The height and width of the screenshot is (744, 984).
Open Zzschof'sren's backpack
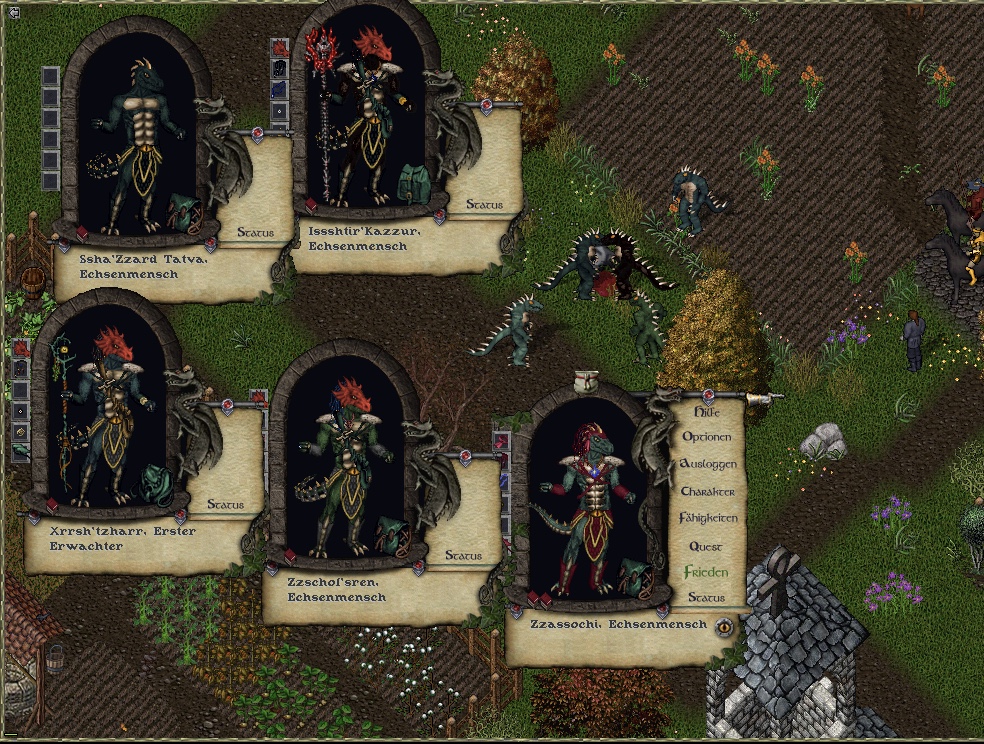(x=391, y=536)
